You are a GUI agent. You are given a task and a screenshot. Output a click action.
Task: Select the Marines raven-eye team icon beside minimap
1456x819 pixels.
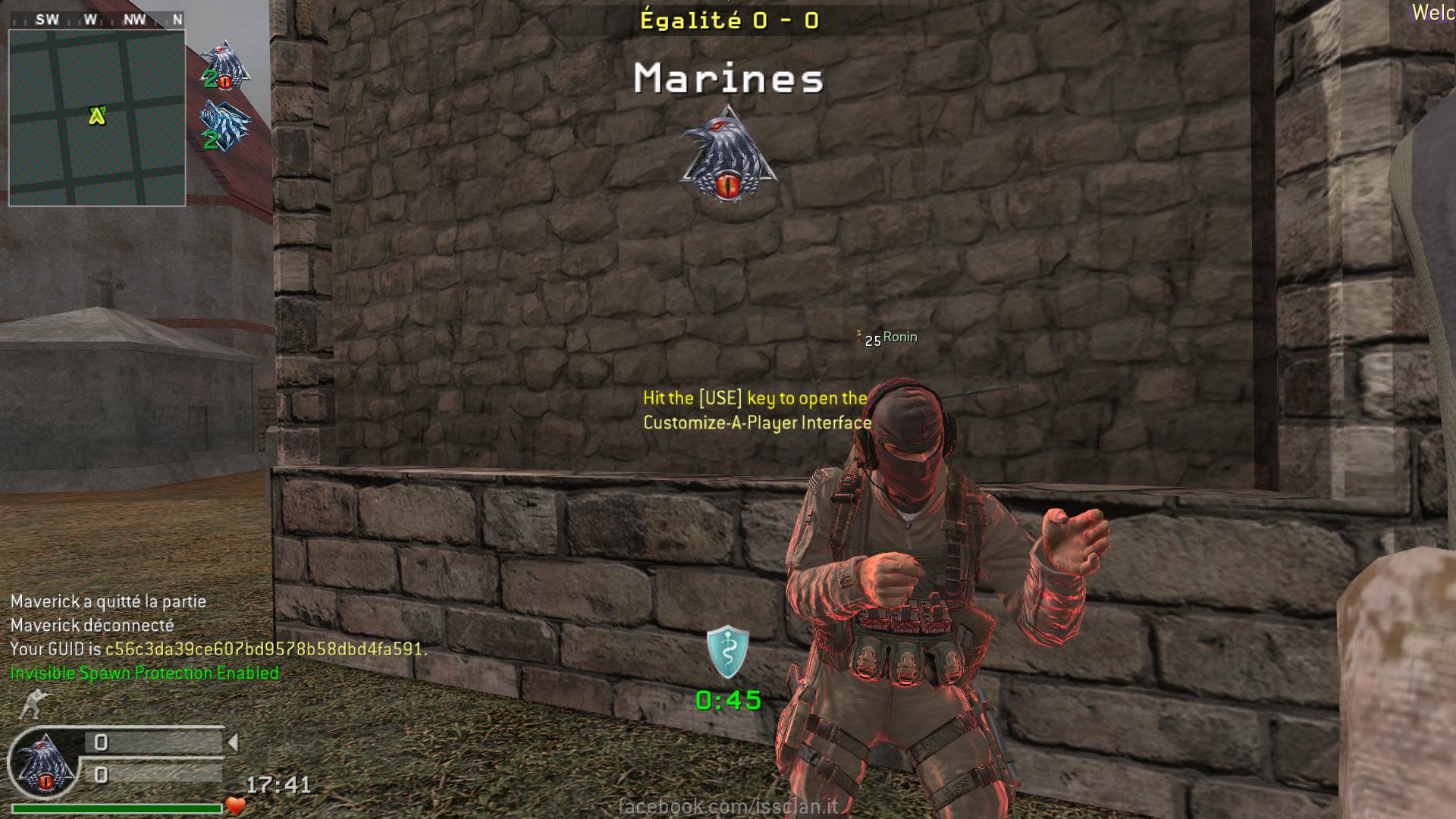pyautogui.click(x=225, y=65)
